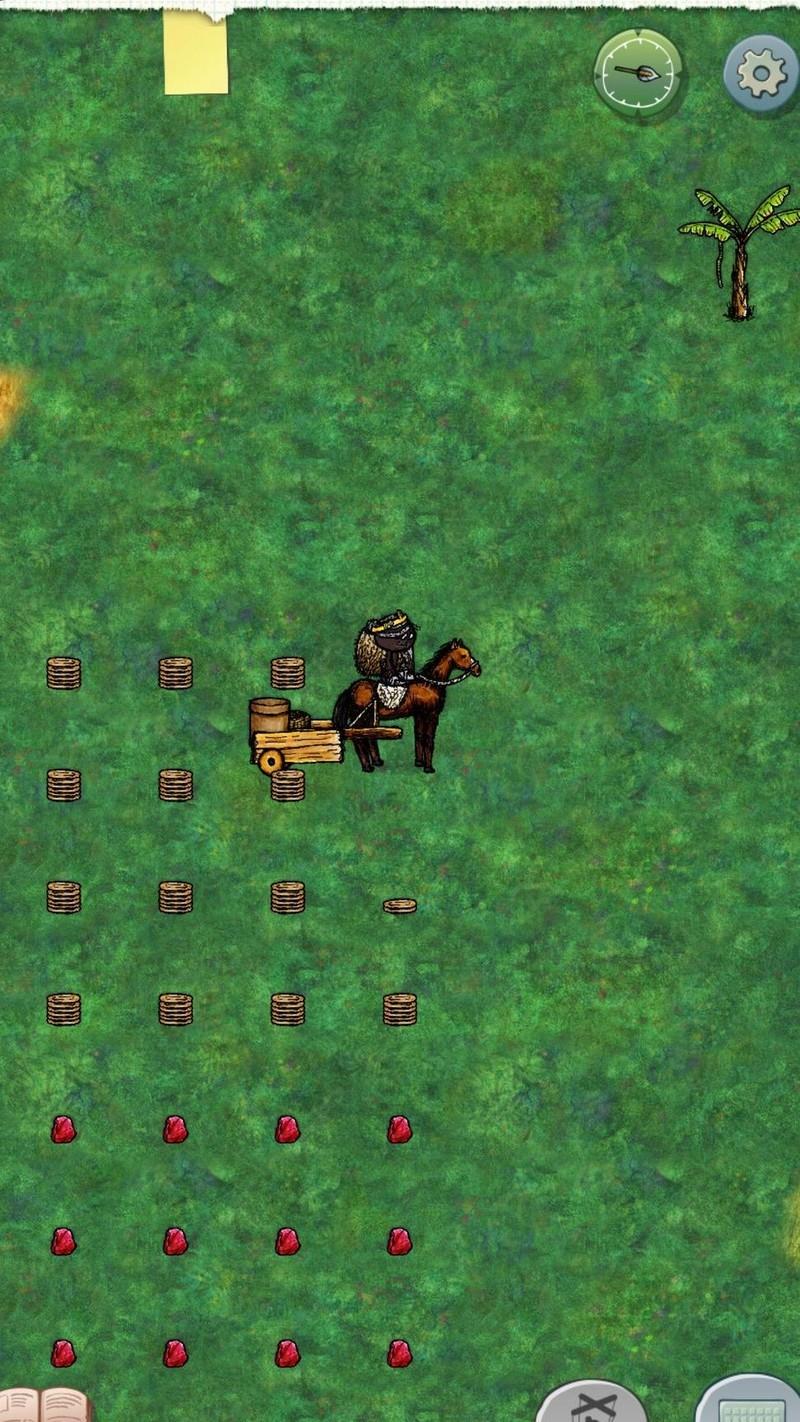Open the gear settings menu
The height and width of the screenshot is (1422, 800).
761,73
